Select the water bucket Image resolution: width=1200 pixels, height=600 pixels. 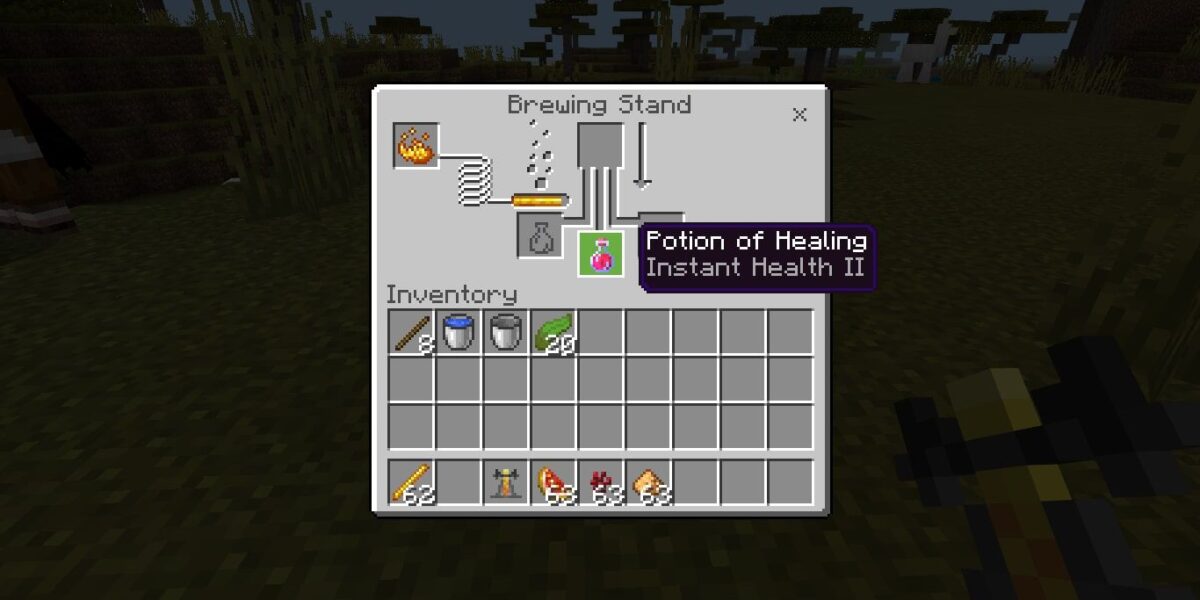[458, 332]
